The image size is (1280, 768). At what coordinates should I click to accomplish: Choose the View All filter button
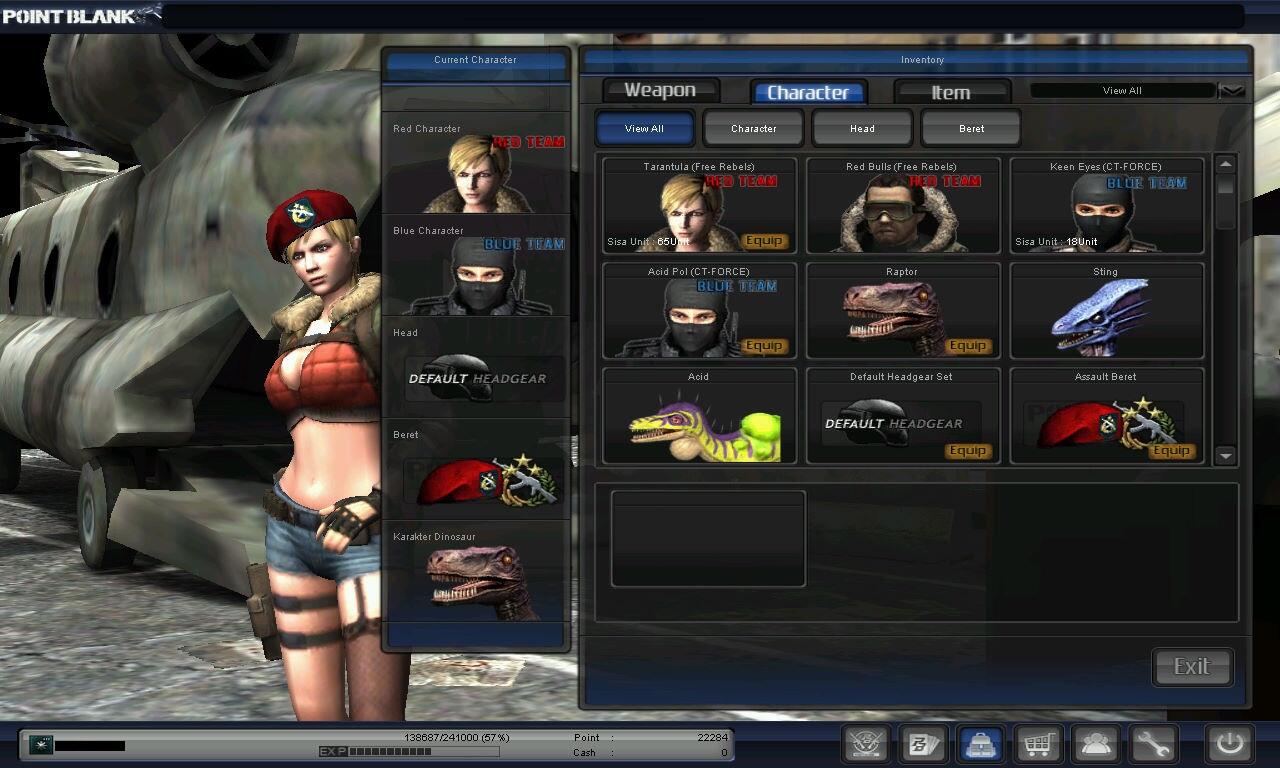pyautogui.click(x=644, y=128)
